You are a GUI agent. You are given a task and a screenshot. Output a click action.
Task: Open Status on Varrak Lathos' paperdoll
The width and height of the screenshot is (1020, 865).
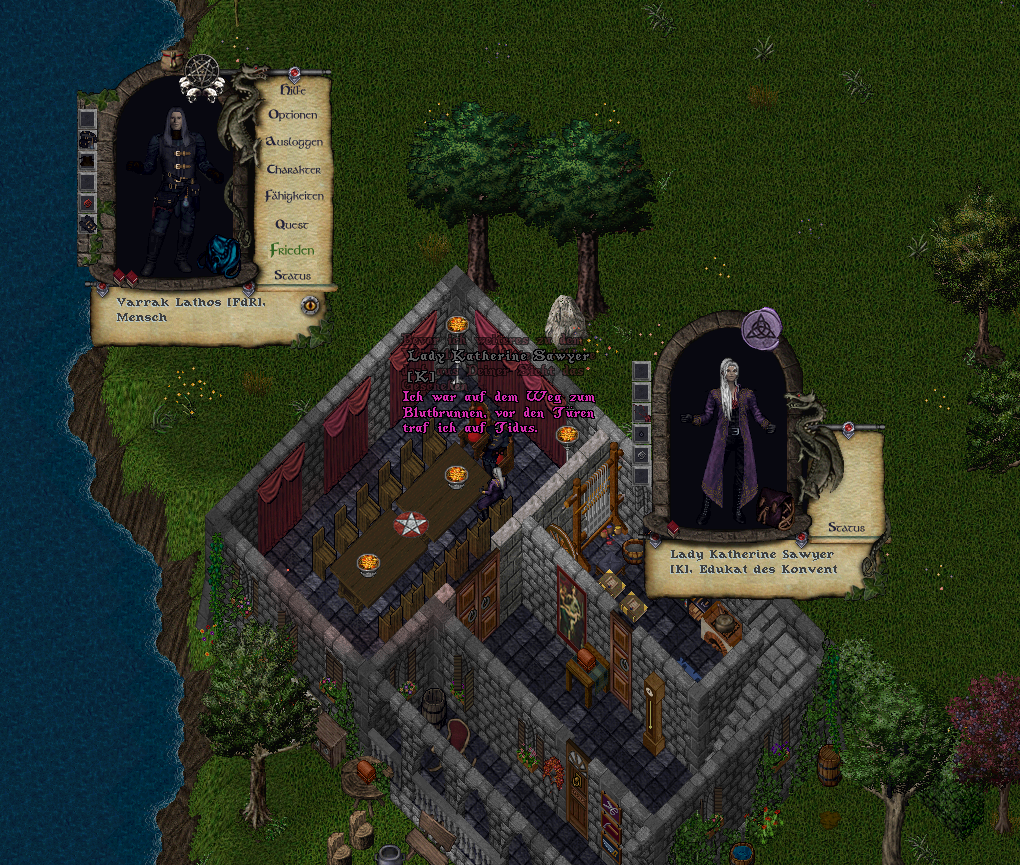292,275
